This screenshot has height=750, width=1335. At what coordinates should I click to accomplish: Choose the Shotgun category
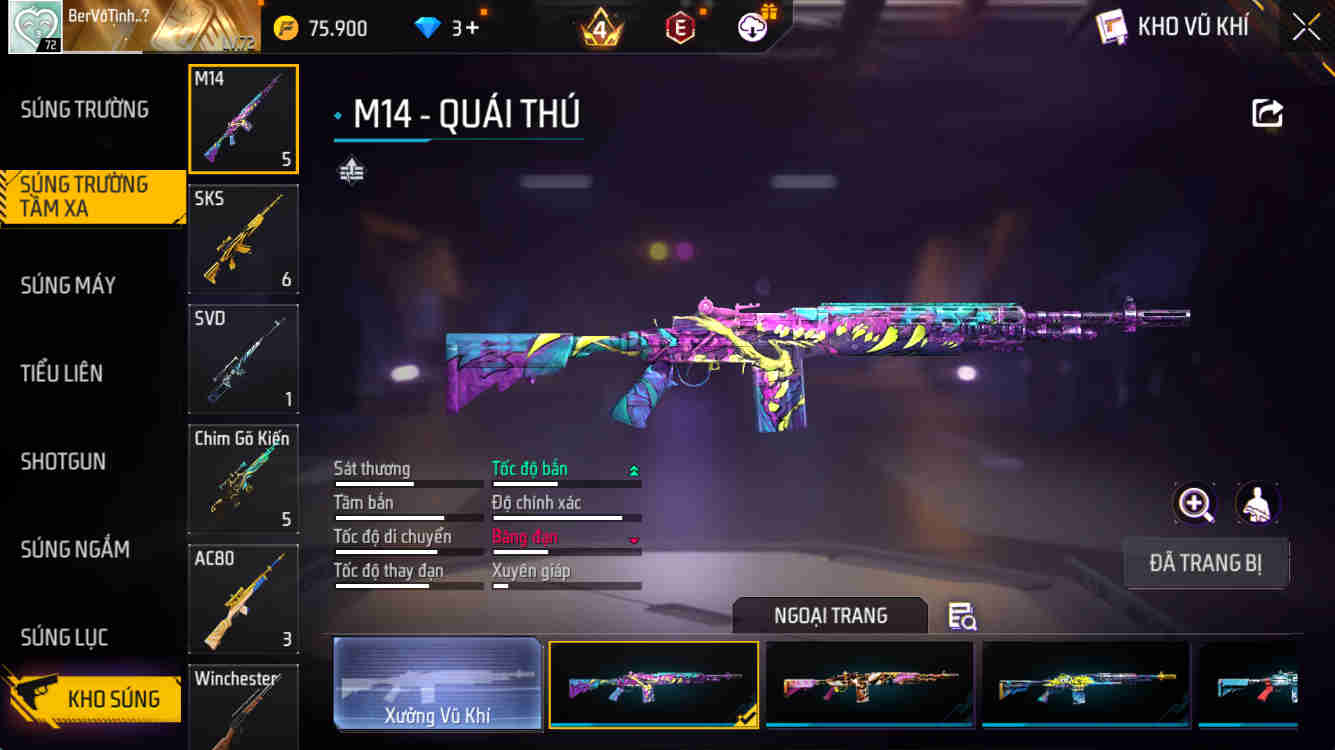click(63, 461)
